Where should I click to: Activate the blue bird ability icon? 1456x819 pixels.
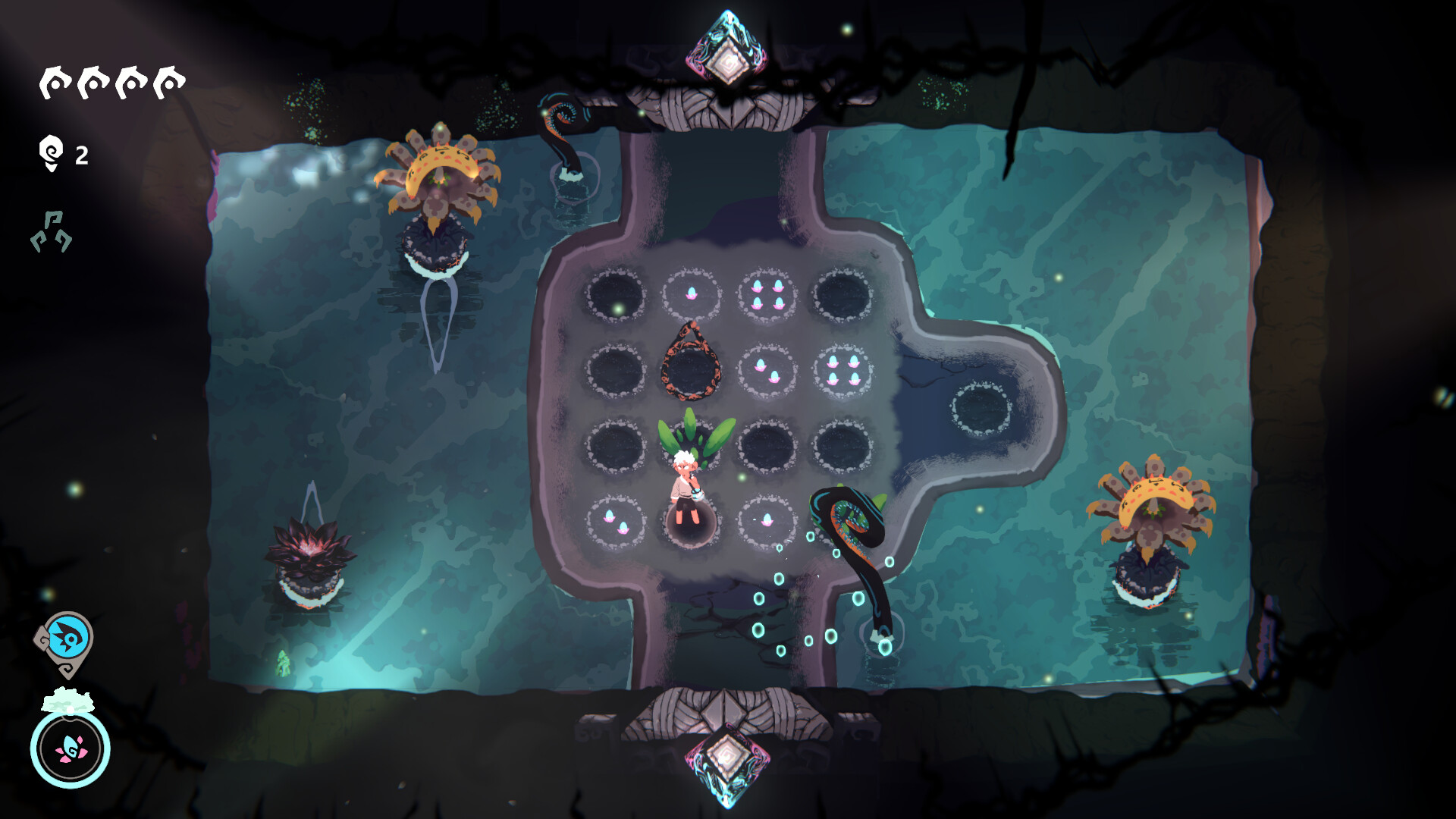point(68,639)
